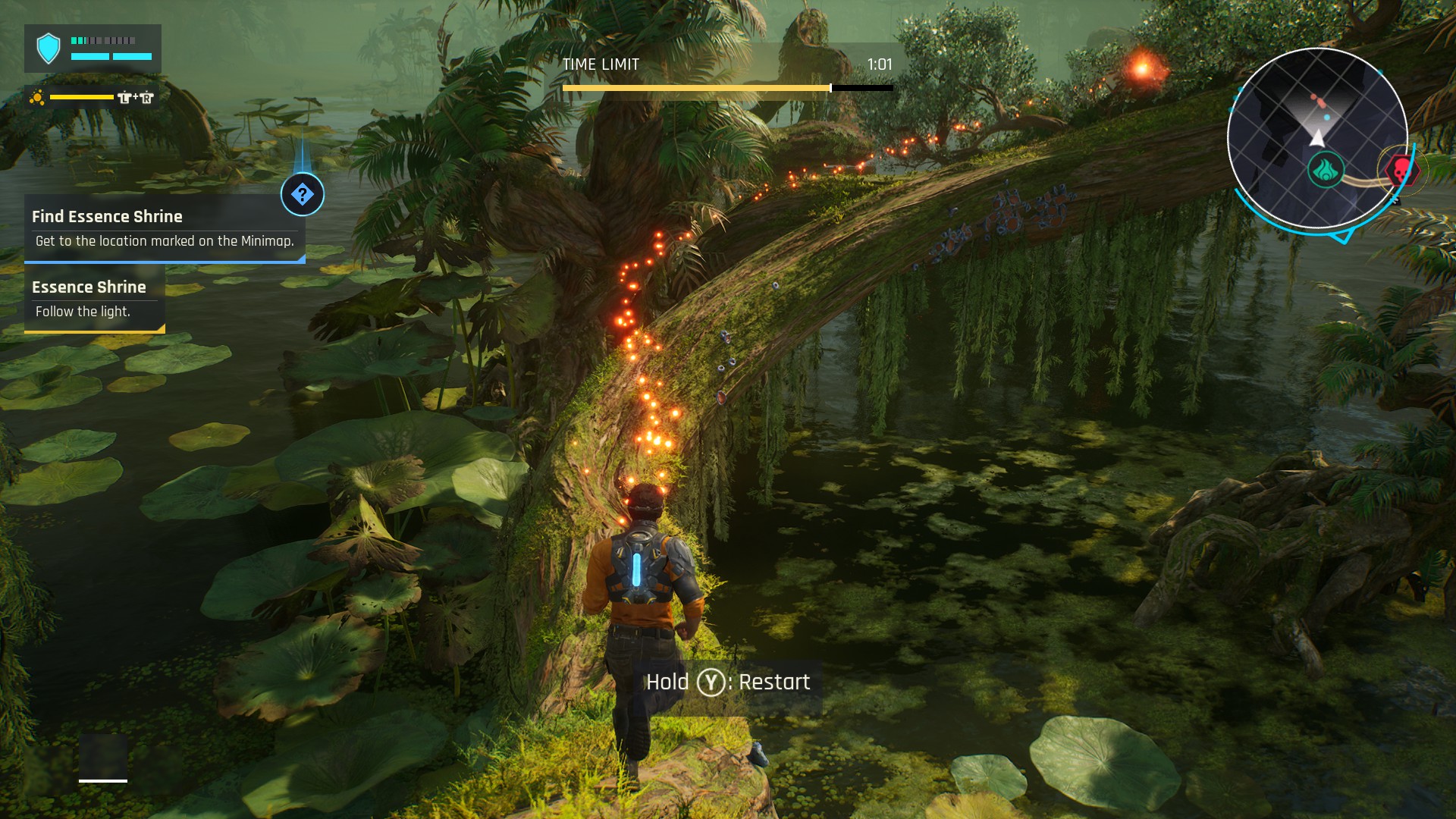Image resolution: width=1456 pixels, height=819 pixels.
Task: Click the red skull marker on minimap
Action: [x=1399, y=171]
